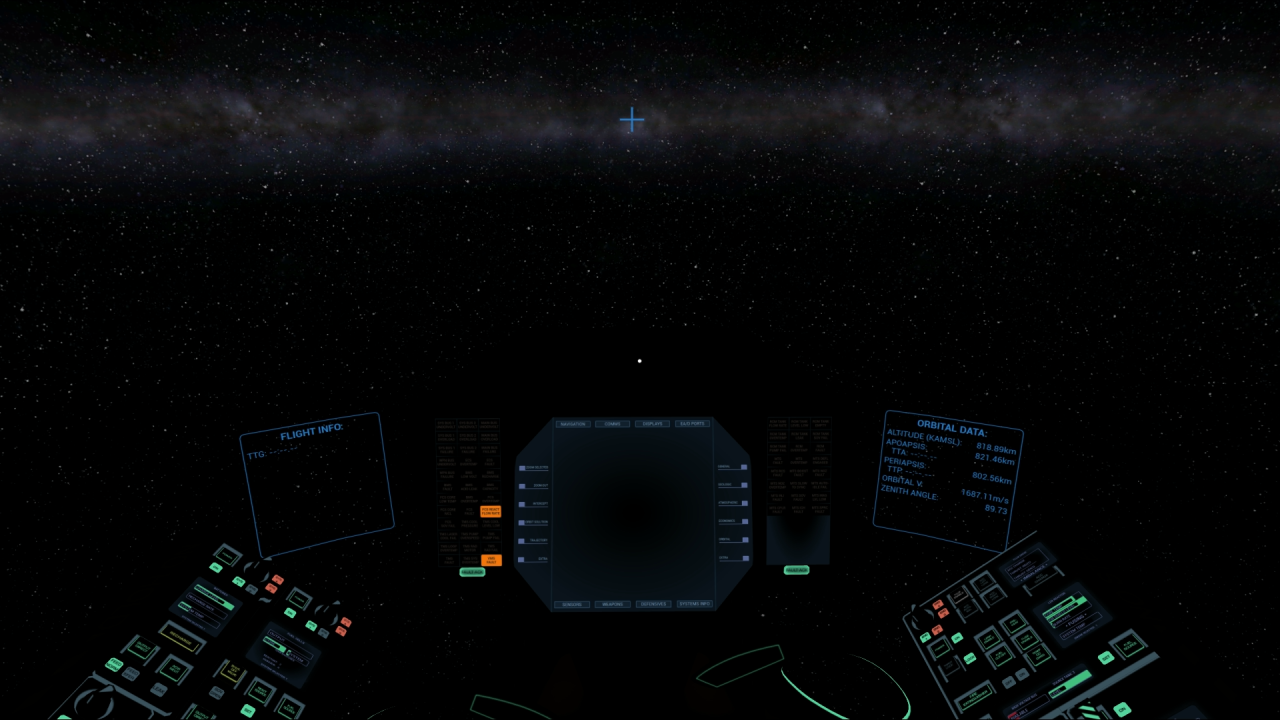Switch to the NAVIGATION tab
Screen dimensions: 1280x720
tap(574, 424)
